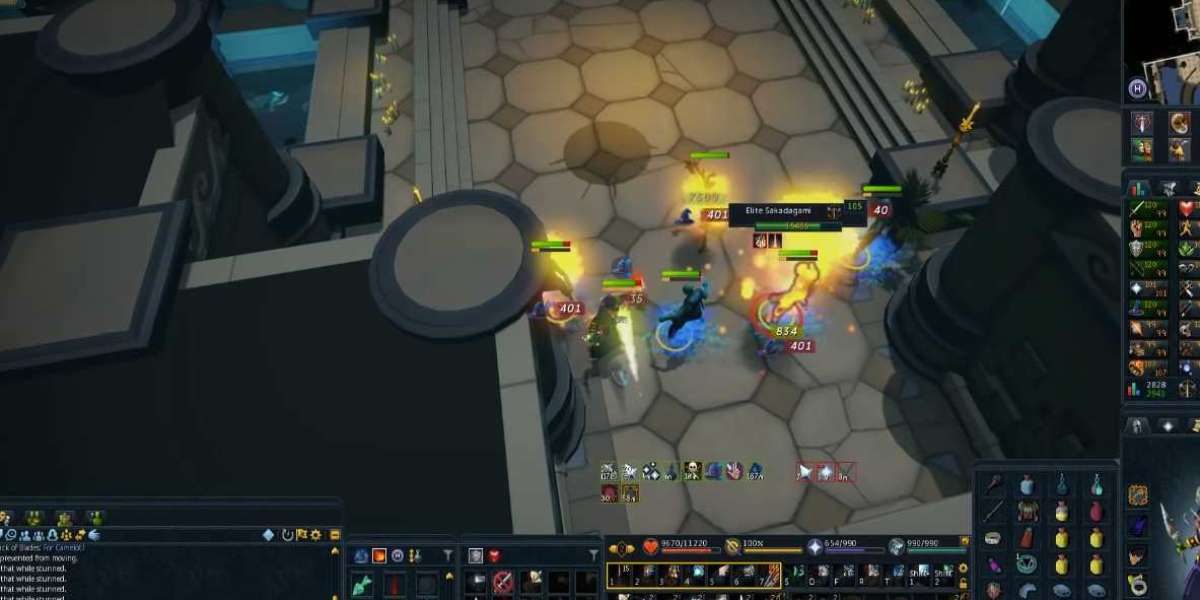Select the Strength fist skill icon
Screen dimensions: 1200x600
[x=1137, y=229]
